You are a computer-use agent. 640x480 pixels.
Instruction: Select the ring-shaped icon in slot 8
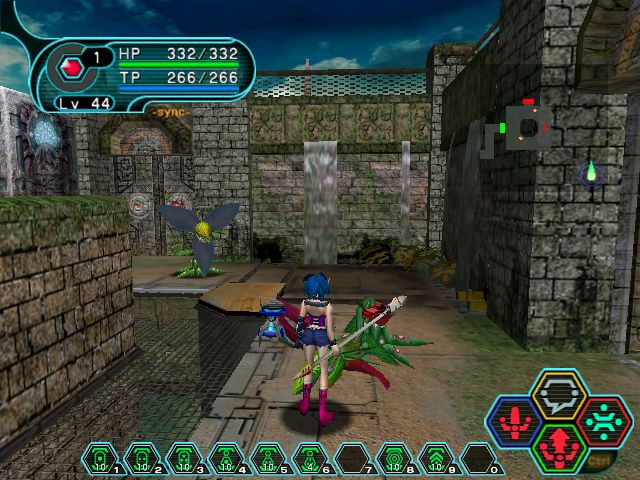(394, 459)
